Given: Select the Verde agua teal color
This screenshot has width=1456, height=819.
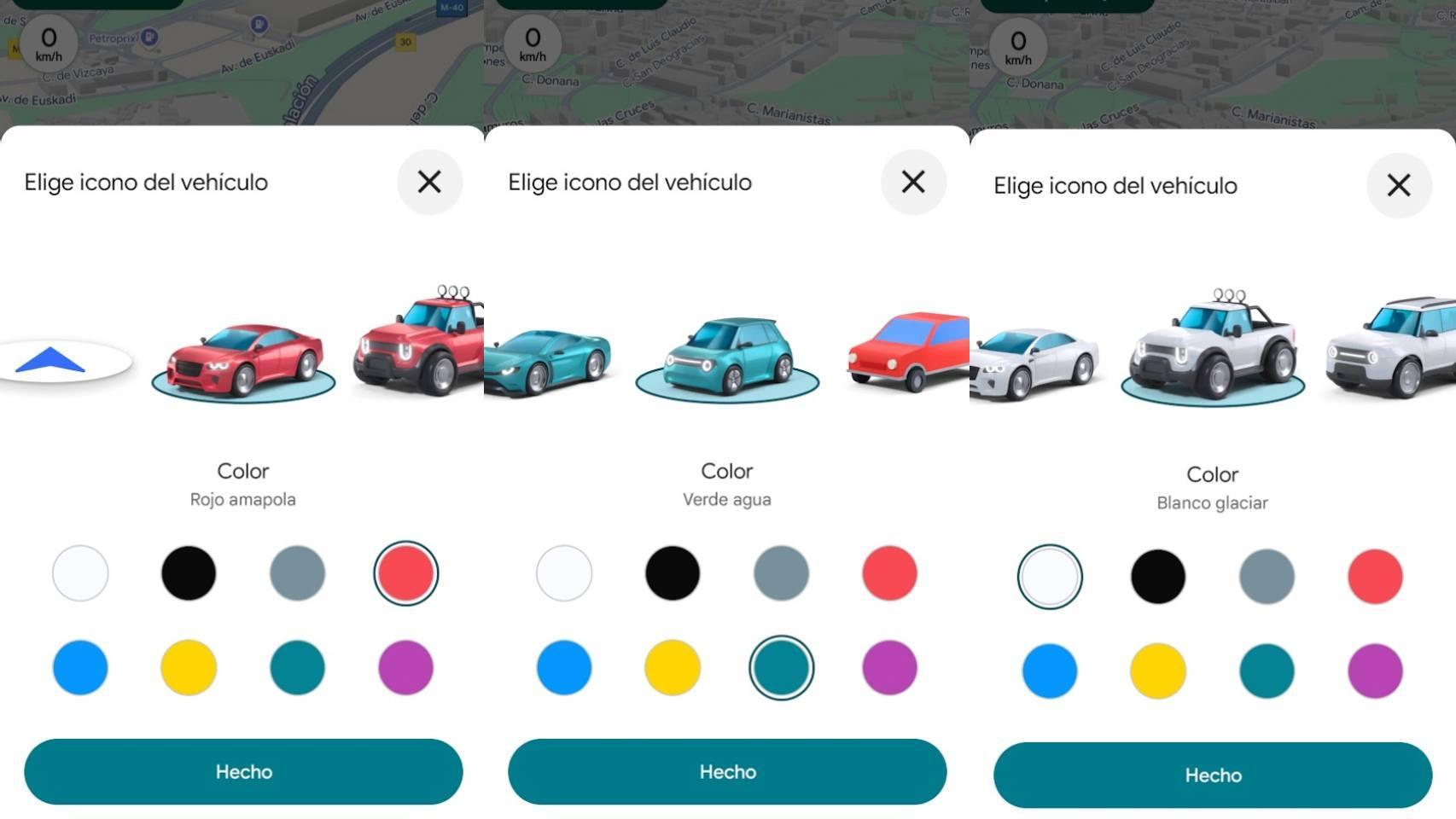Looking at the screenshot, I should point(782,668).
